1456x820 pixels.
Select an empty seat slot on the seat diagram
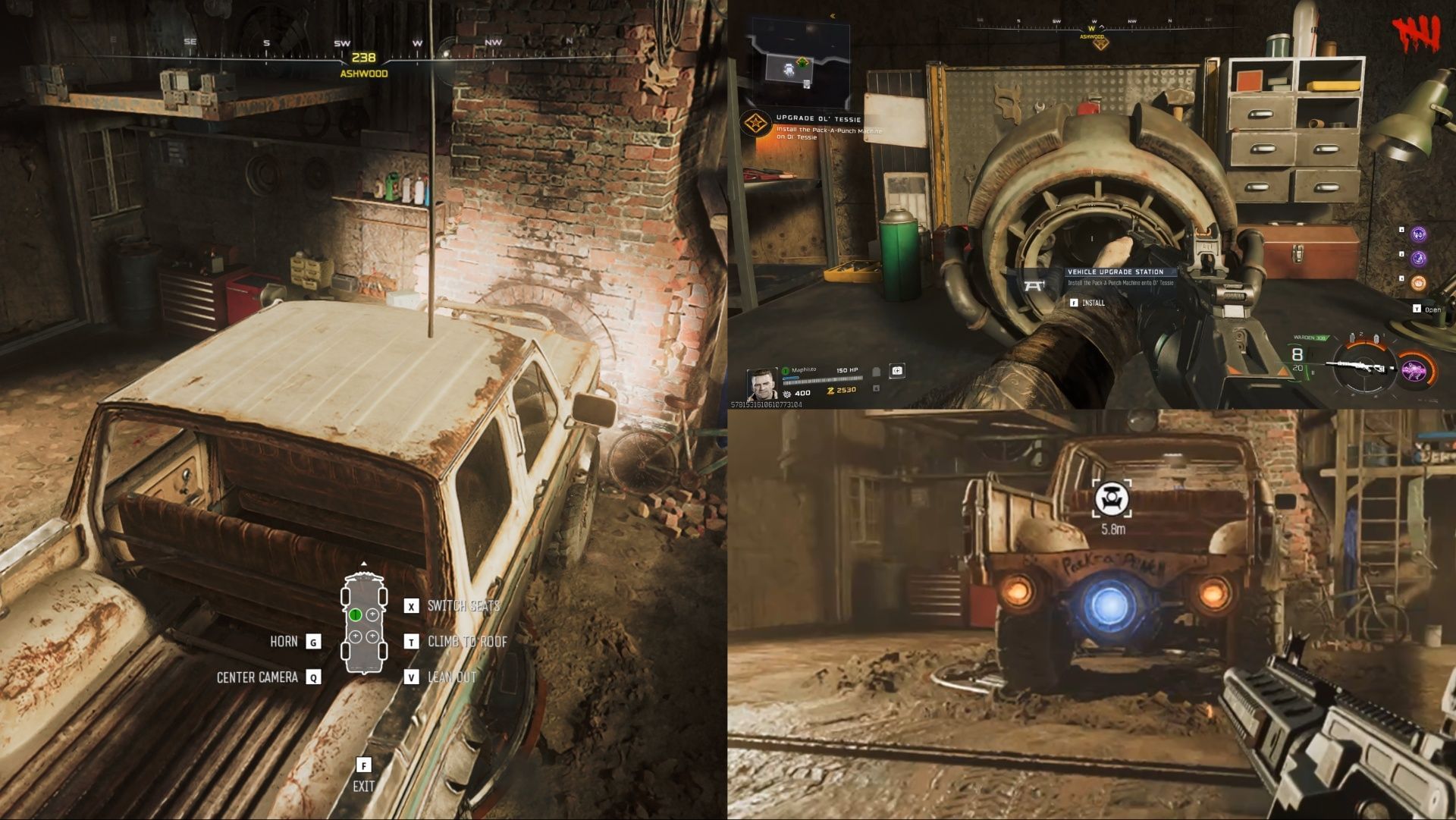pyautogui.click(x=372, y=614)
